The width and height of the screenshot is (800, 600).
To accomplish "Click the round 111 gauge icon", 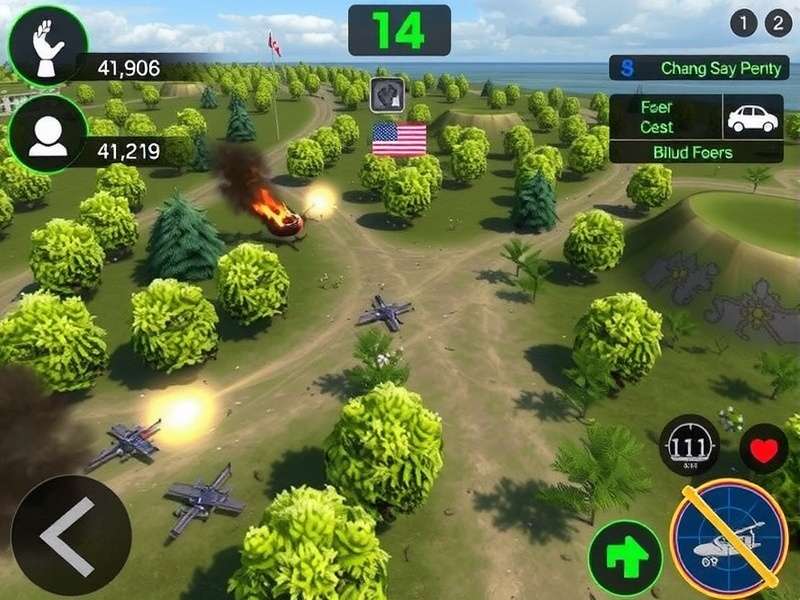I will click(x=689, y=445).
